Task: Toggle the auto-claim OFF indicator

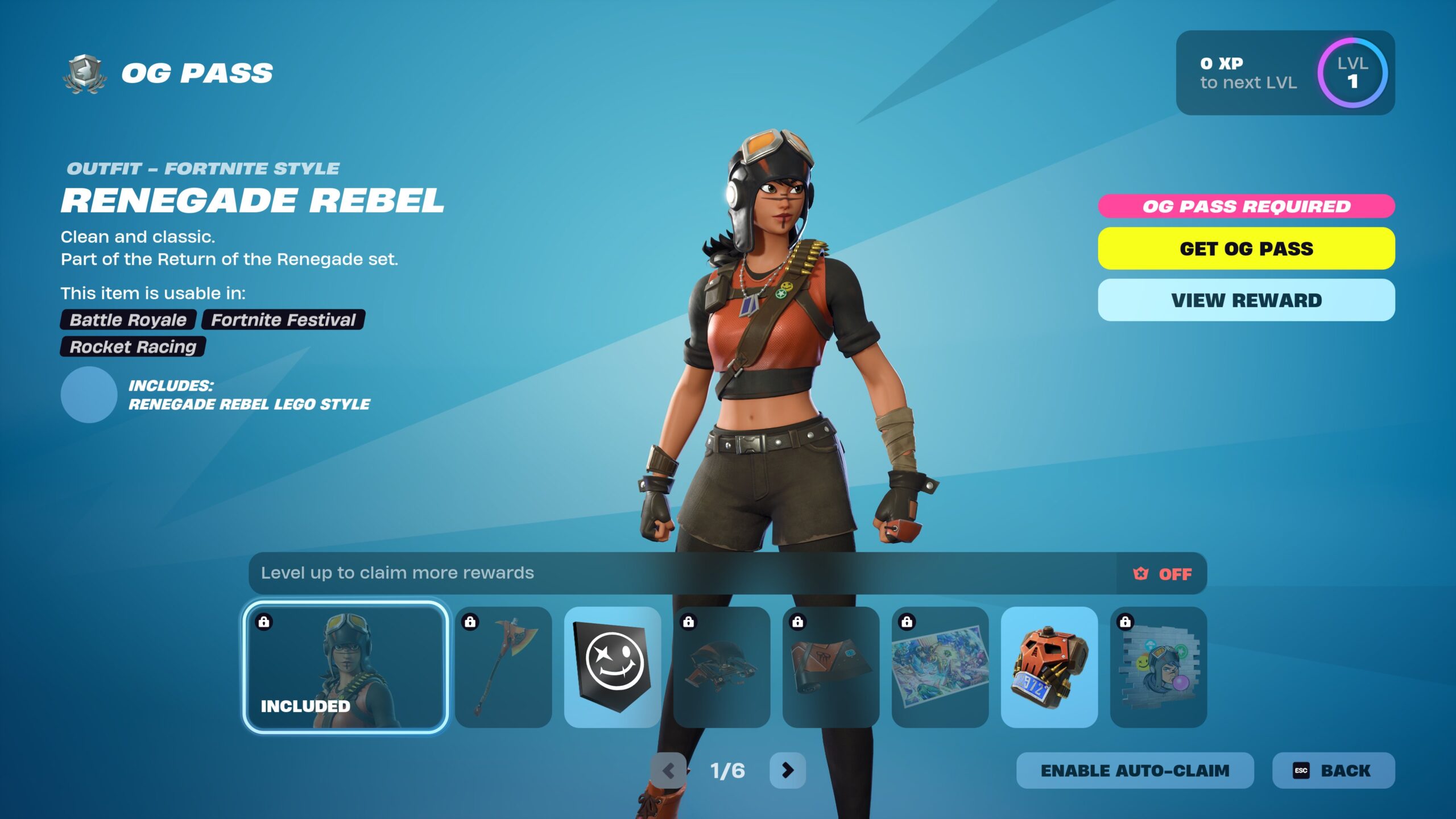Action: click(x=1162, y=574)
